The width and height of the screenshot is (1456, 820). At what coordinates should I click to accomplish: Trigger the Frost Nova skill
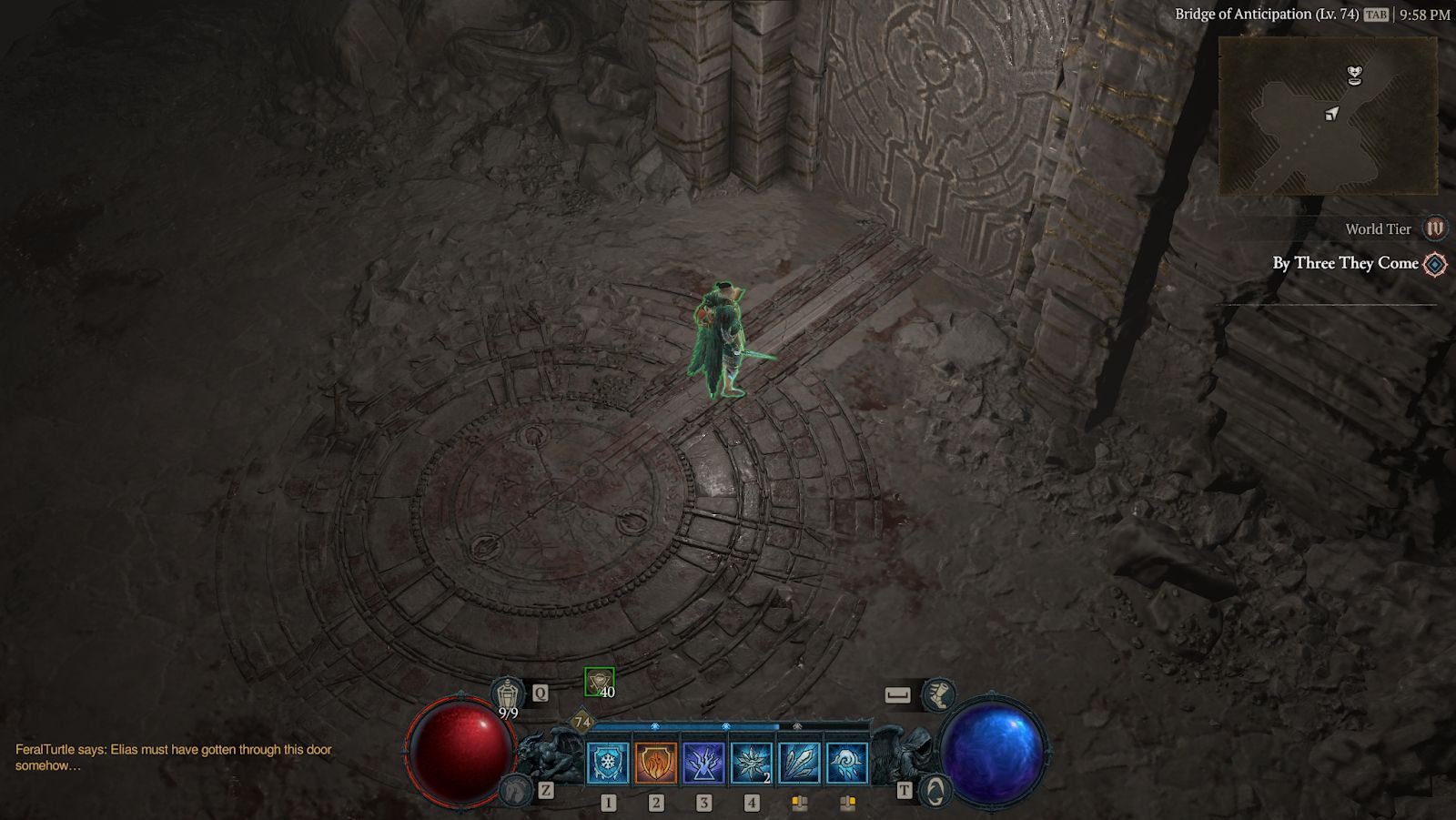pos(752,763)
